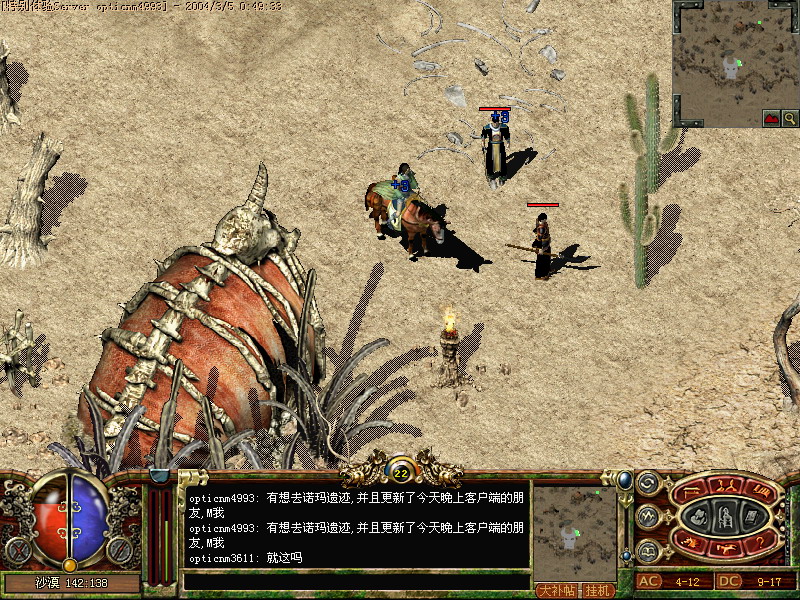The width and height of the screenshot is (800, 600).
Task: Open the center seated-figure character panel
Action: coord(725,516)
